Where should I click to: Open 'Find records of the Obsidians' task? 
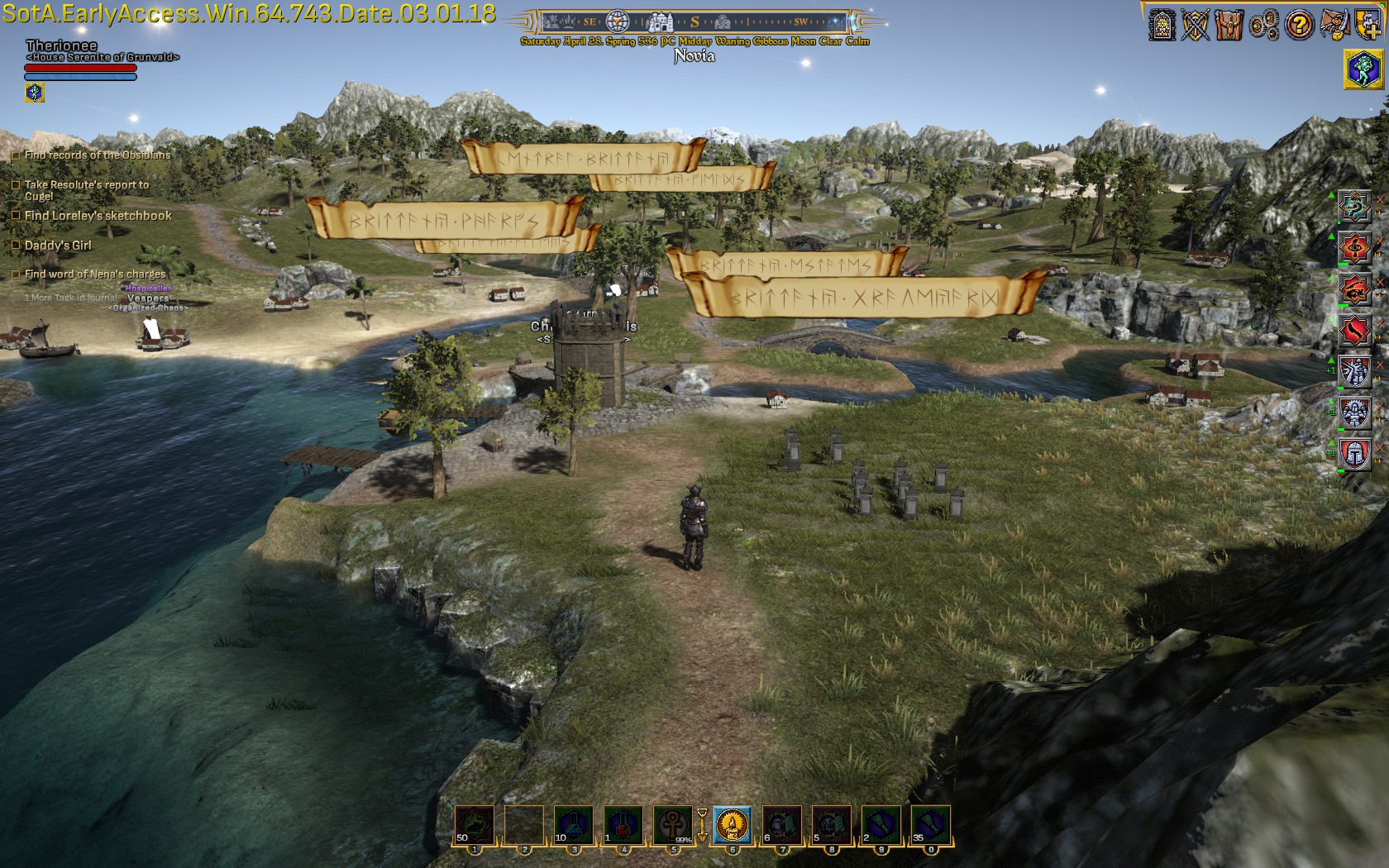(97, 155)
